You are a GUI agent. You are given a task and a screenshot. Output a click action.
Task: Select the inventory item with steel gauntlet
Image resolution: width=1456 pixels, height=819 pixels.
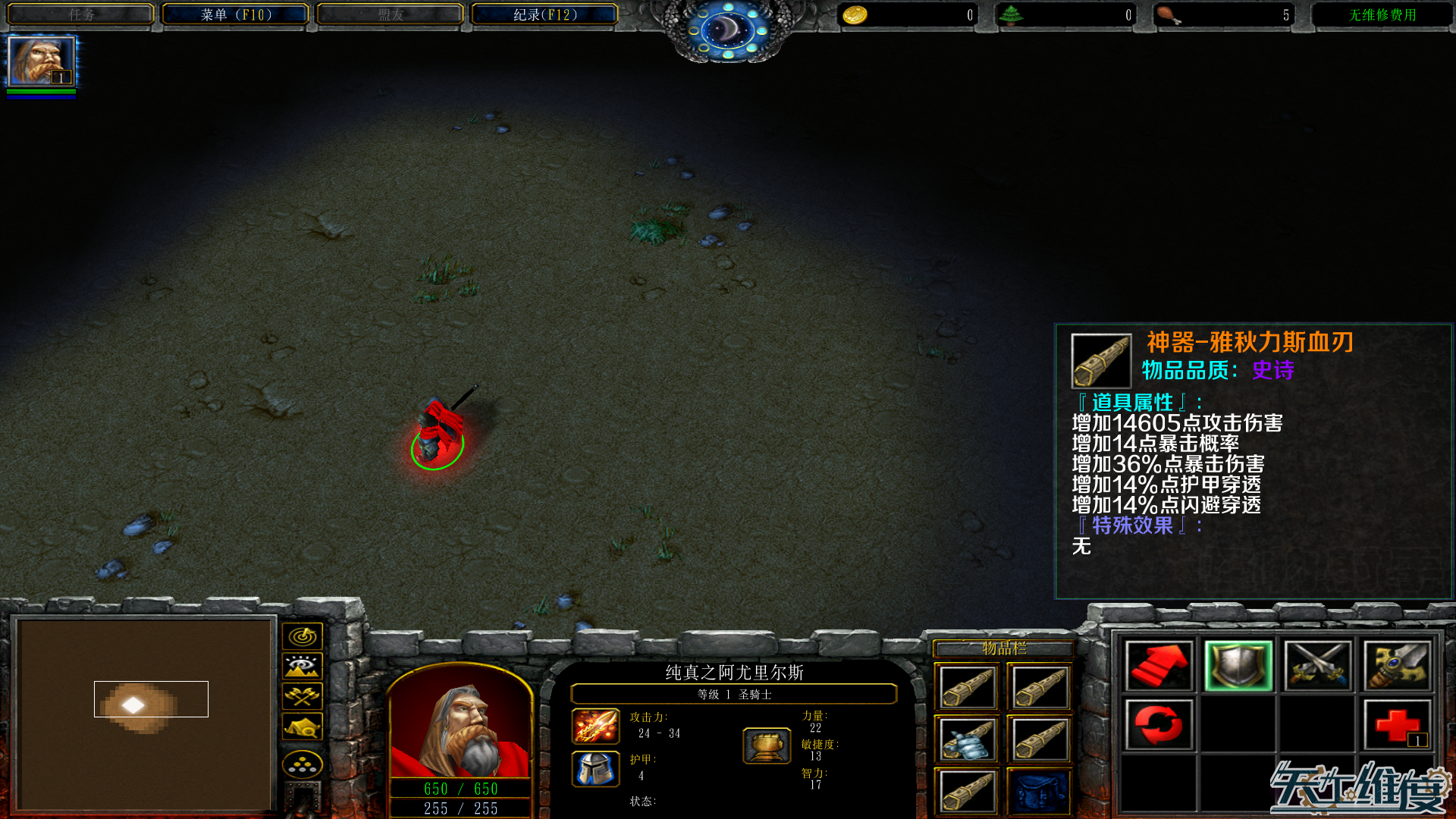tap(966, 739)
